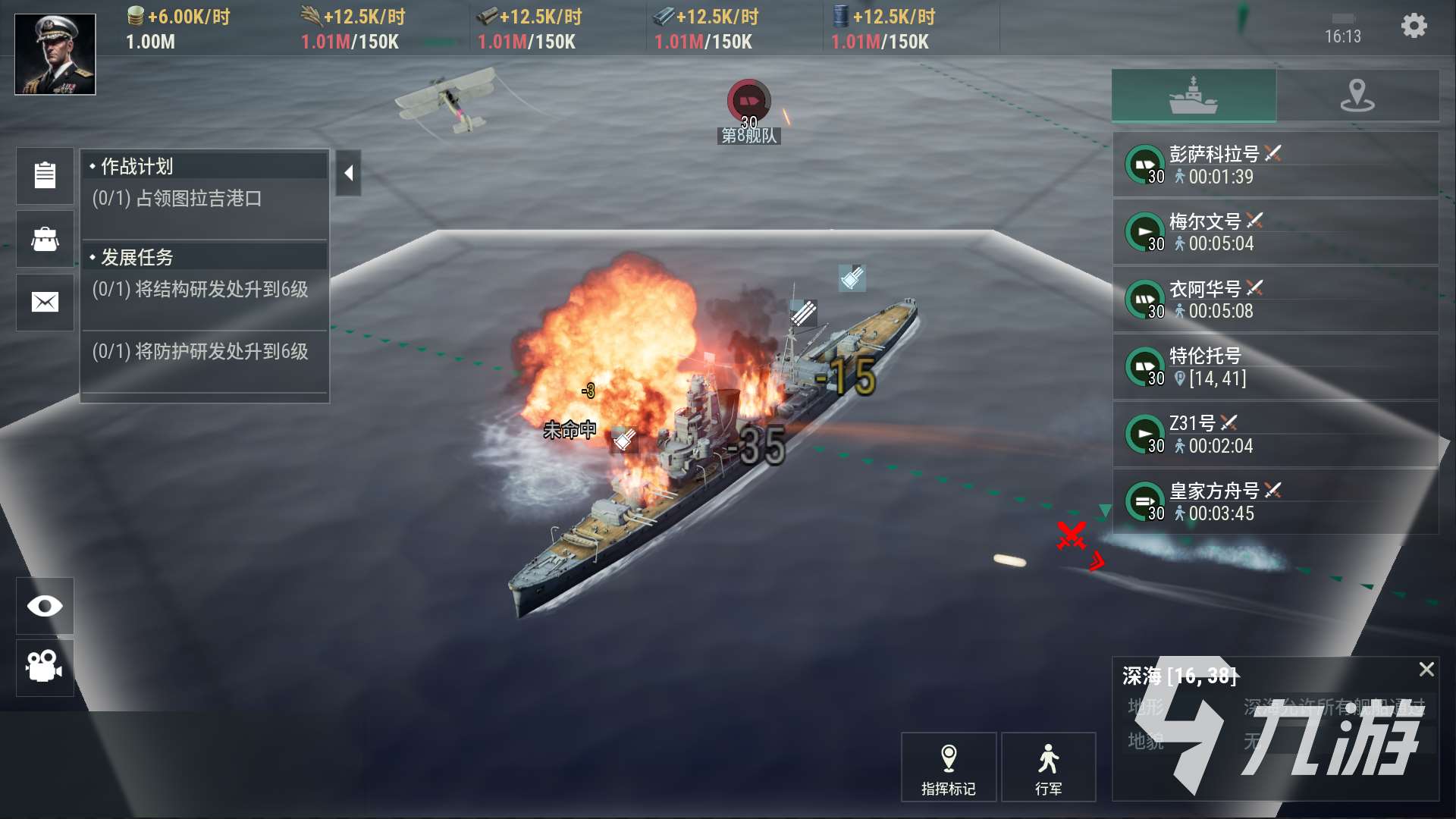Select the 梅尔文号 fleet row
Viewport: 1456px width, 819px height.
click(x=1276, y=232)
